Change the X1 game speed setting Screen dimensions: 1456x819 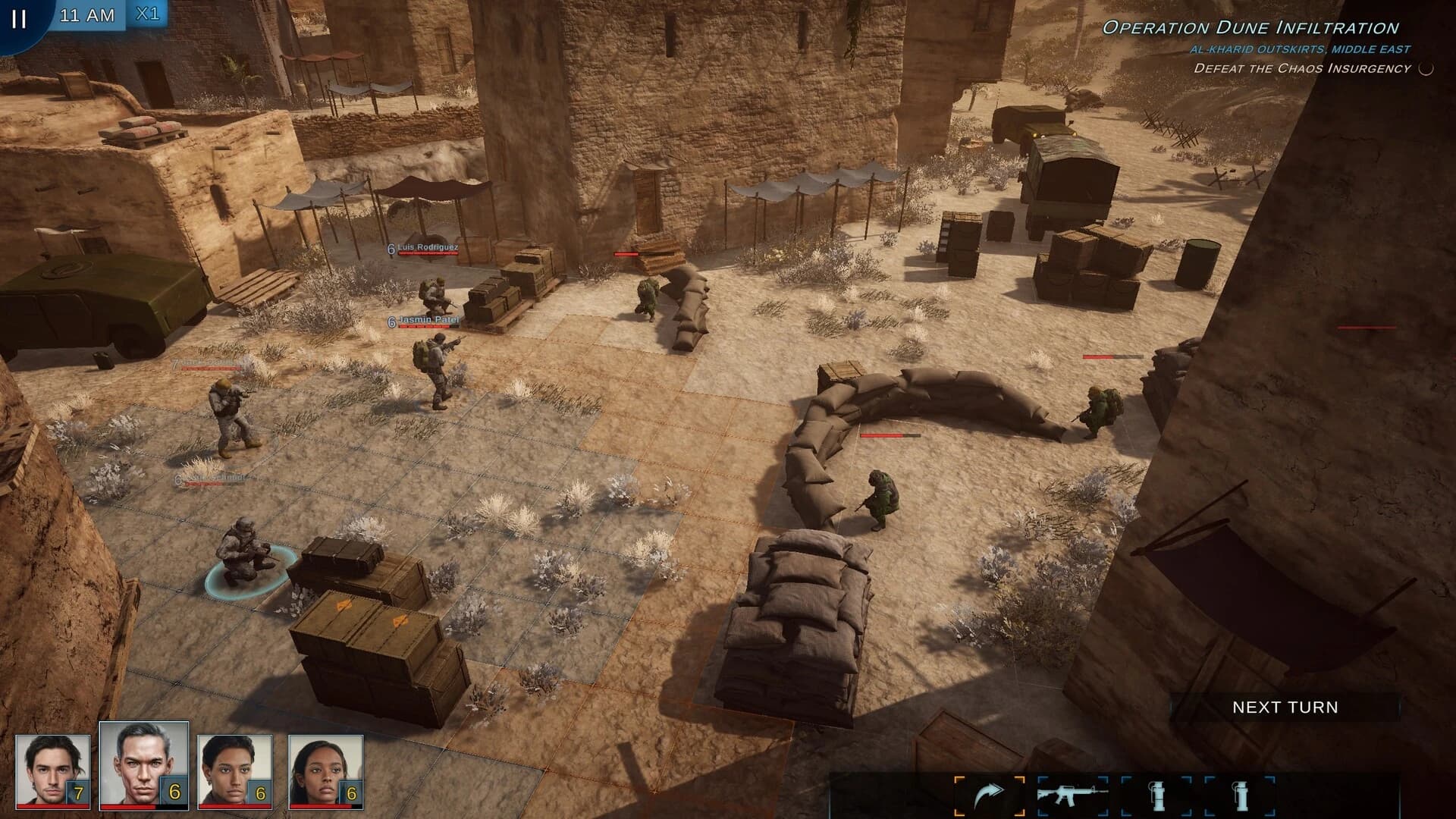click(147, 15)
